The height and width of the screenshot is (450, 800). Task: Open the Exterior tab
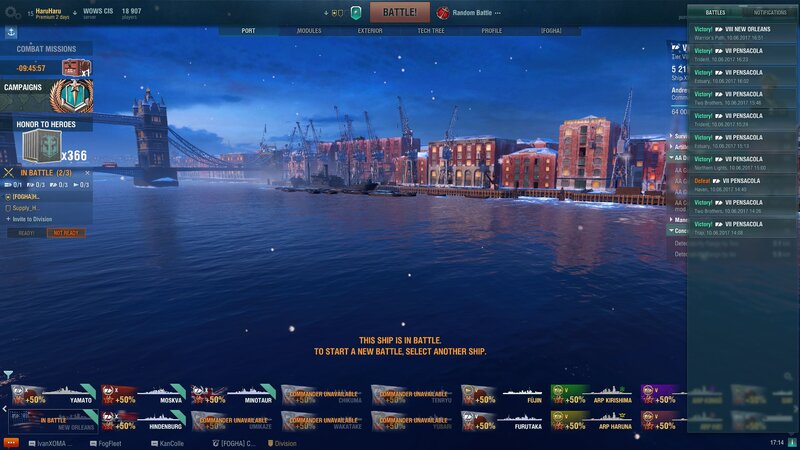click(x=369, y=31)
